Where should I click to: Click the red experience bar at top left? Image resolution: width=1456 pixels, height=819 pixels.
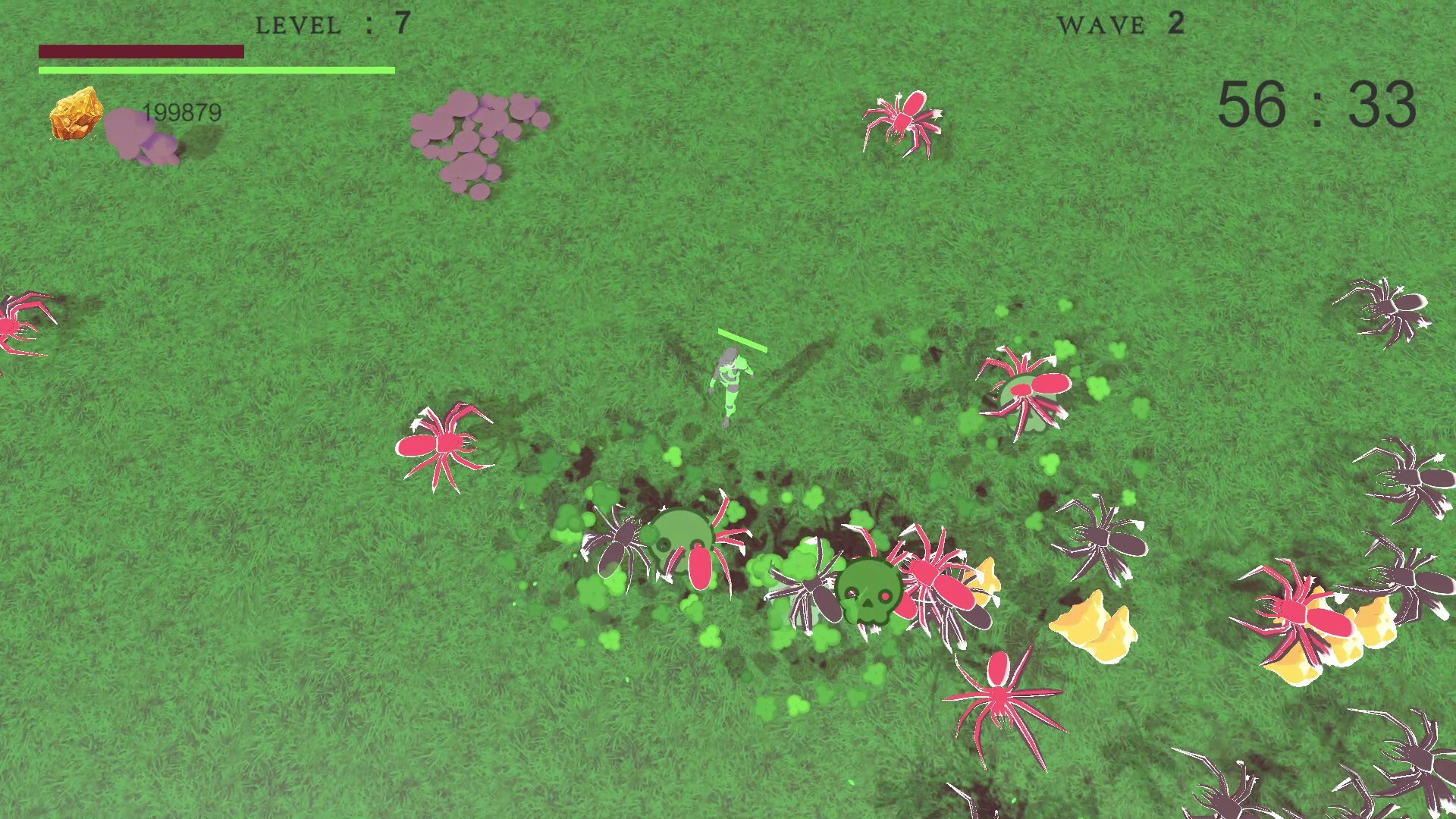143,52
